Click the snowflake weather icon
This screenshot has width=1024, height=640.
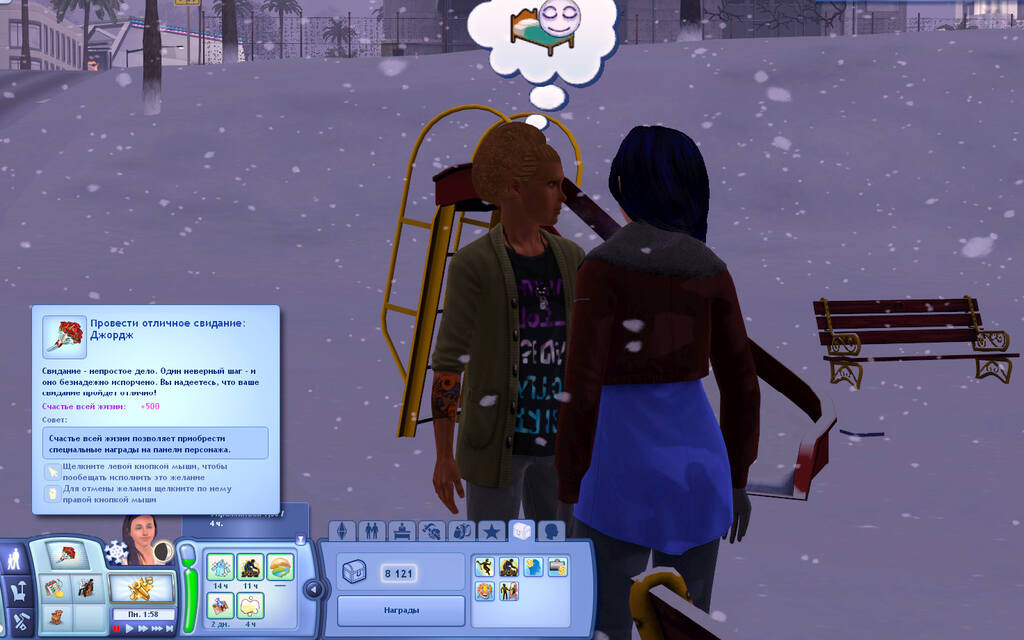pos(117,552)
